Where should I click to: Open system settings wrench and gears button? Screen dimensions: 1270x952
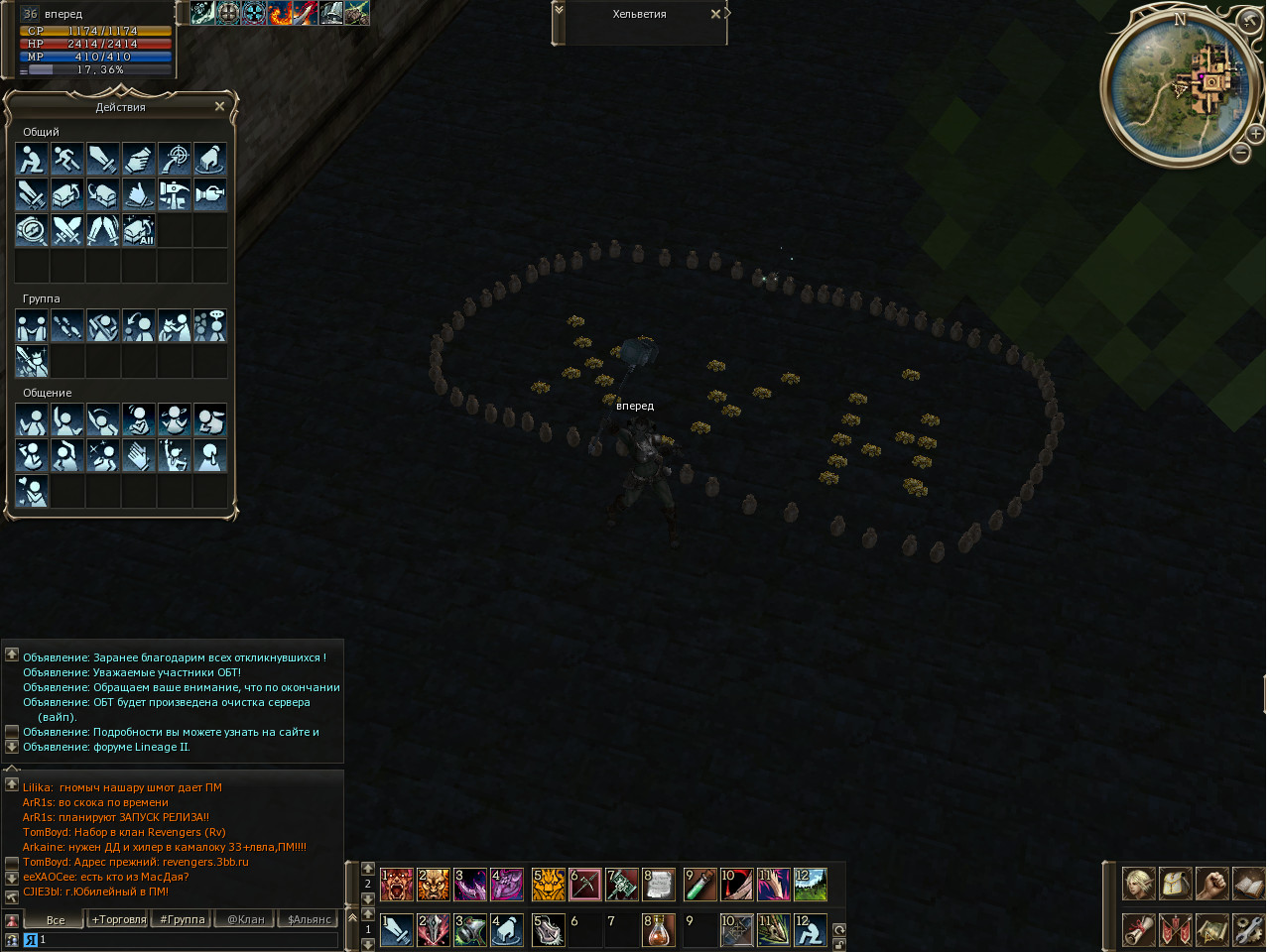tap(1249, 929)
